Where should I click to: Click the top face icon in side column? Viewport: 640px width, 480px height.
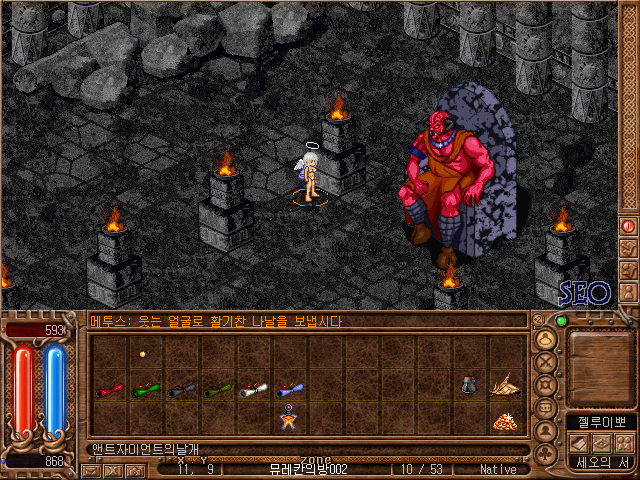(546, 339)
